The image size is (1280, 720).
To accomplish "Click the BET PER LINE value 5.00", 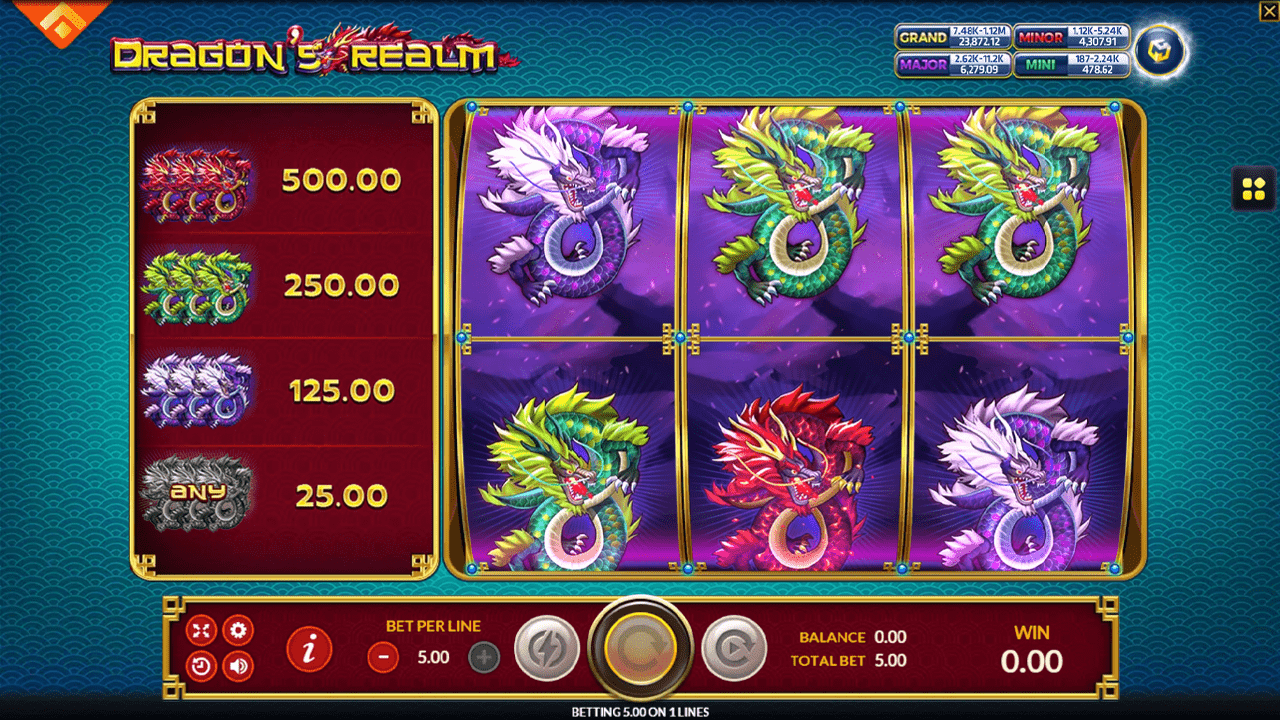I will (x=433, y=657).
